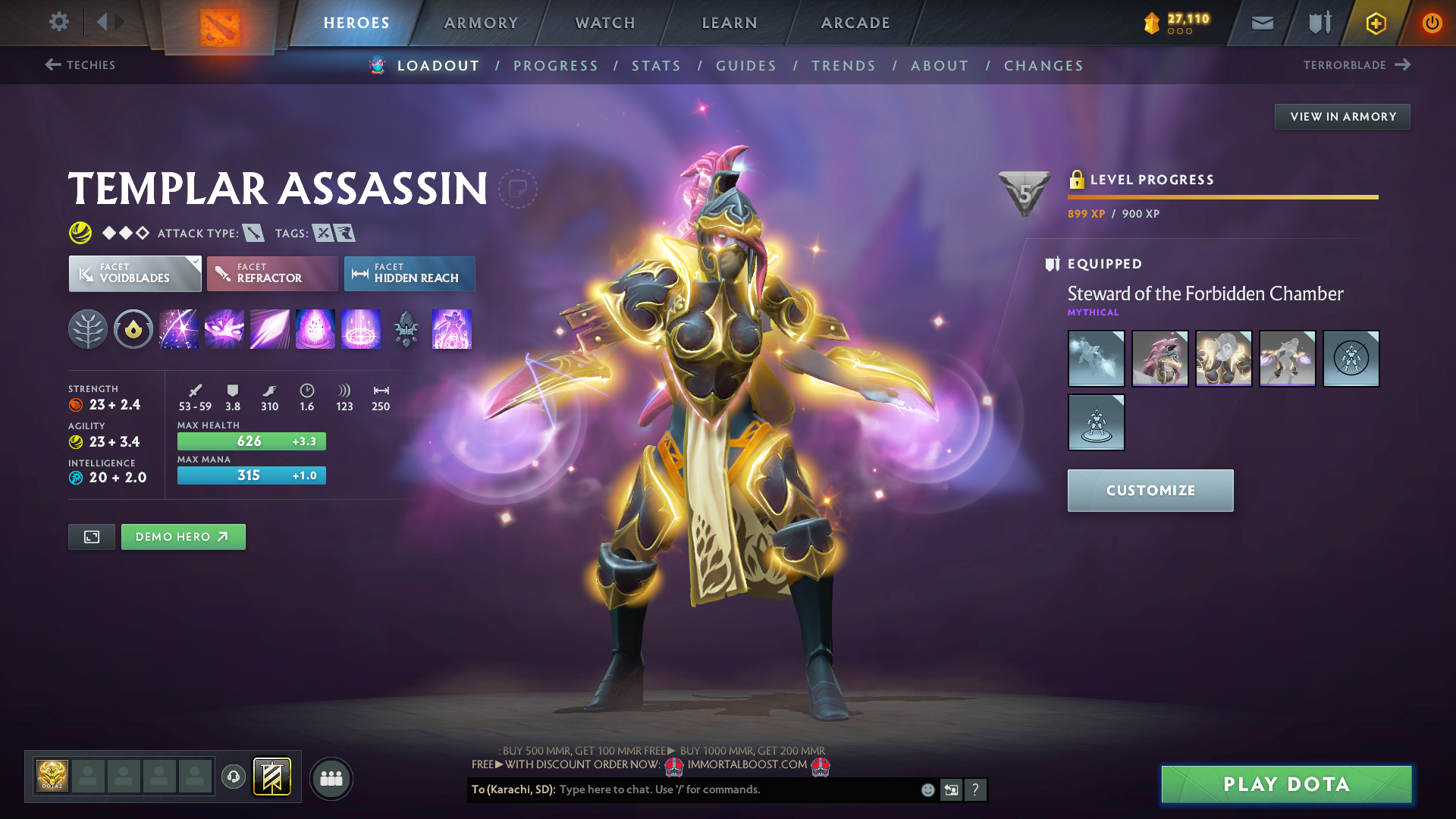Quit the game with power button

[1432, 23]
